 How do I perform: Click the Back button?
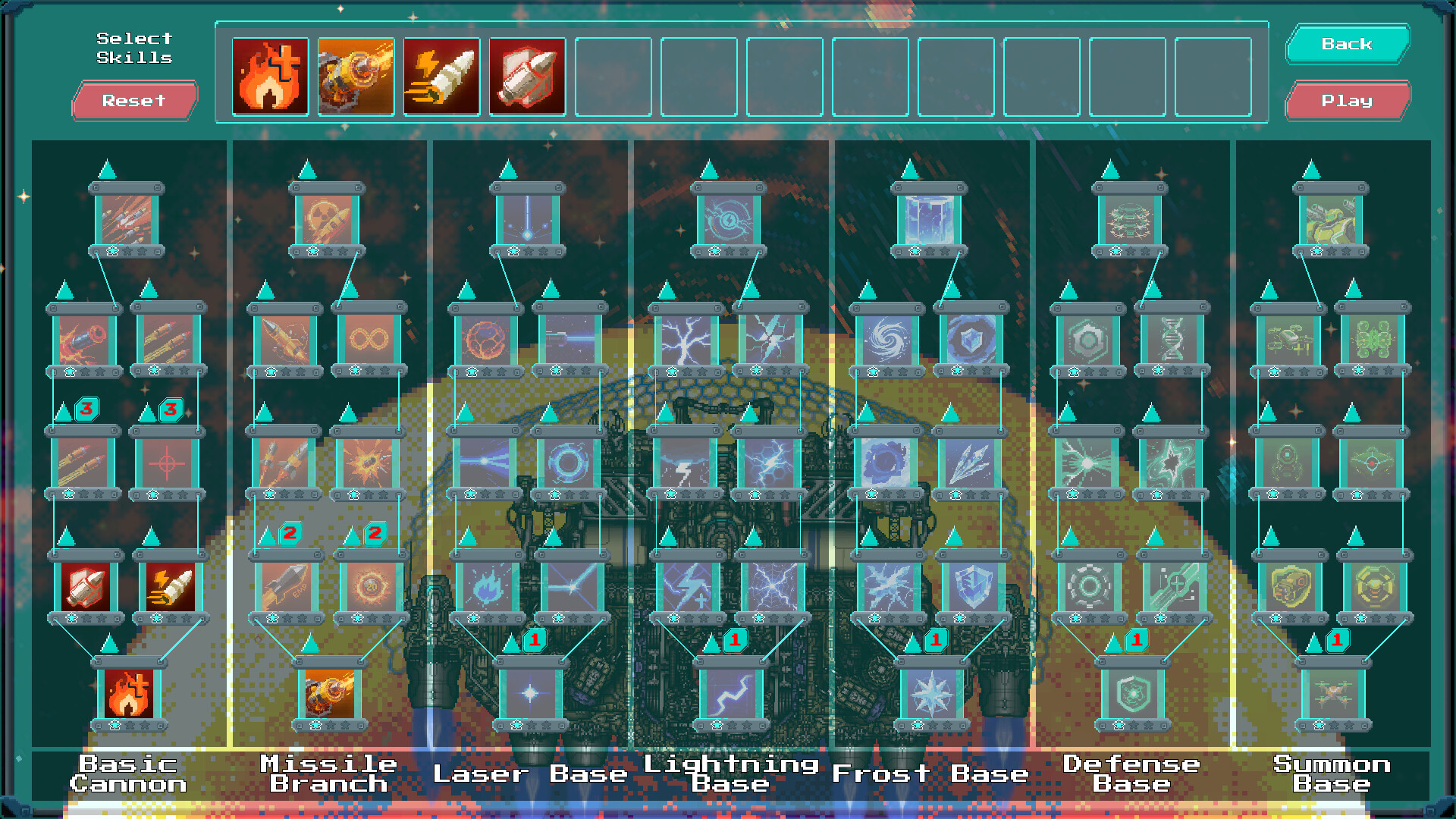click(1348, 44)
